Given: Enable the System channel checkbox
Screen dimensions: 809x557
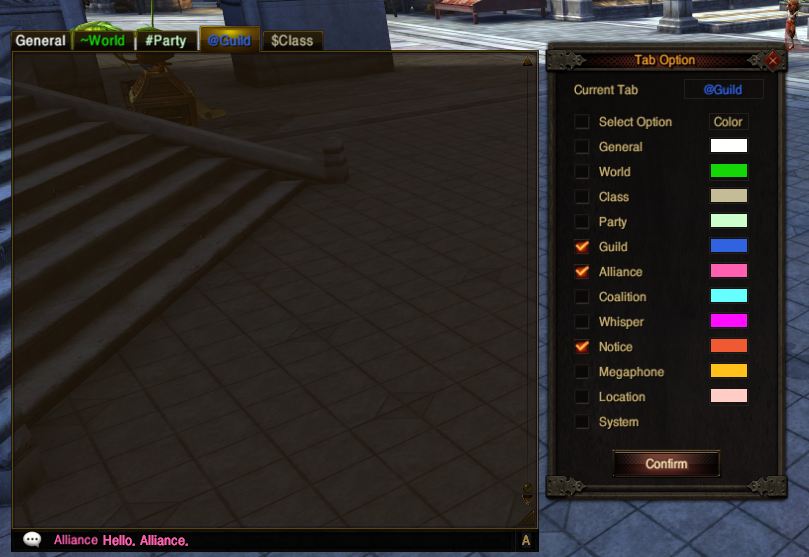Looking at the screenshot, I should 582,422.
